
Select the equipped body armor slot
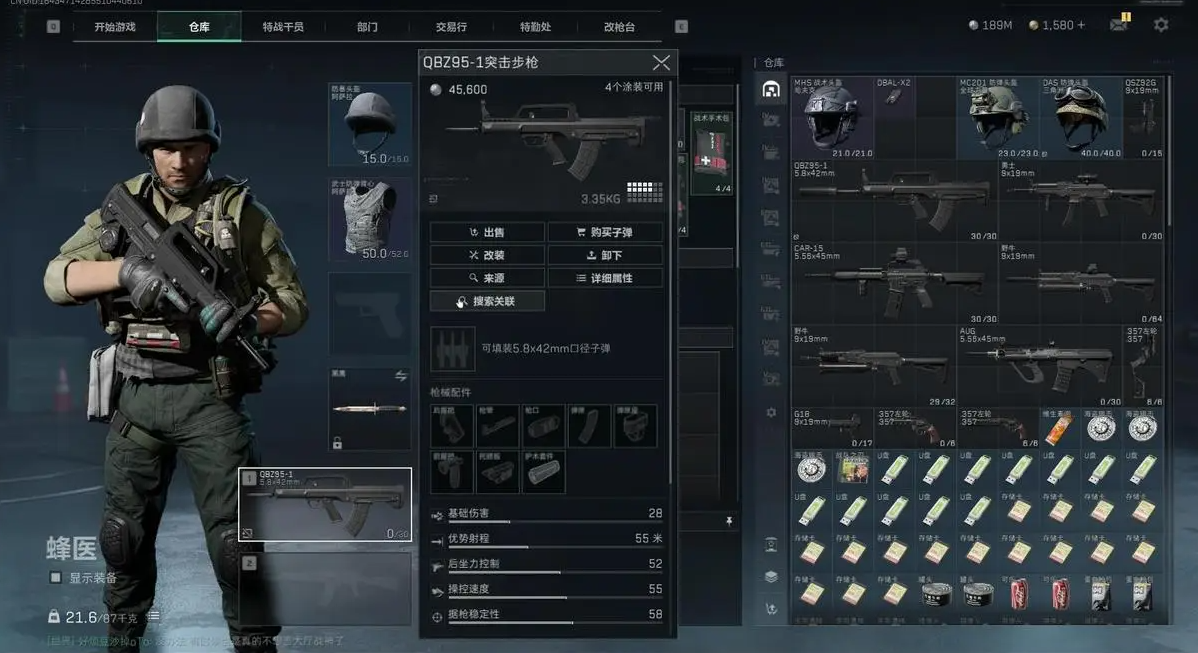coord(370,220)
